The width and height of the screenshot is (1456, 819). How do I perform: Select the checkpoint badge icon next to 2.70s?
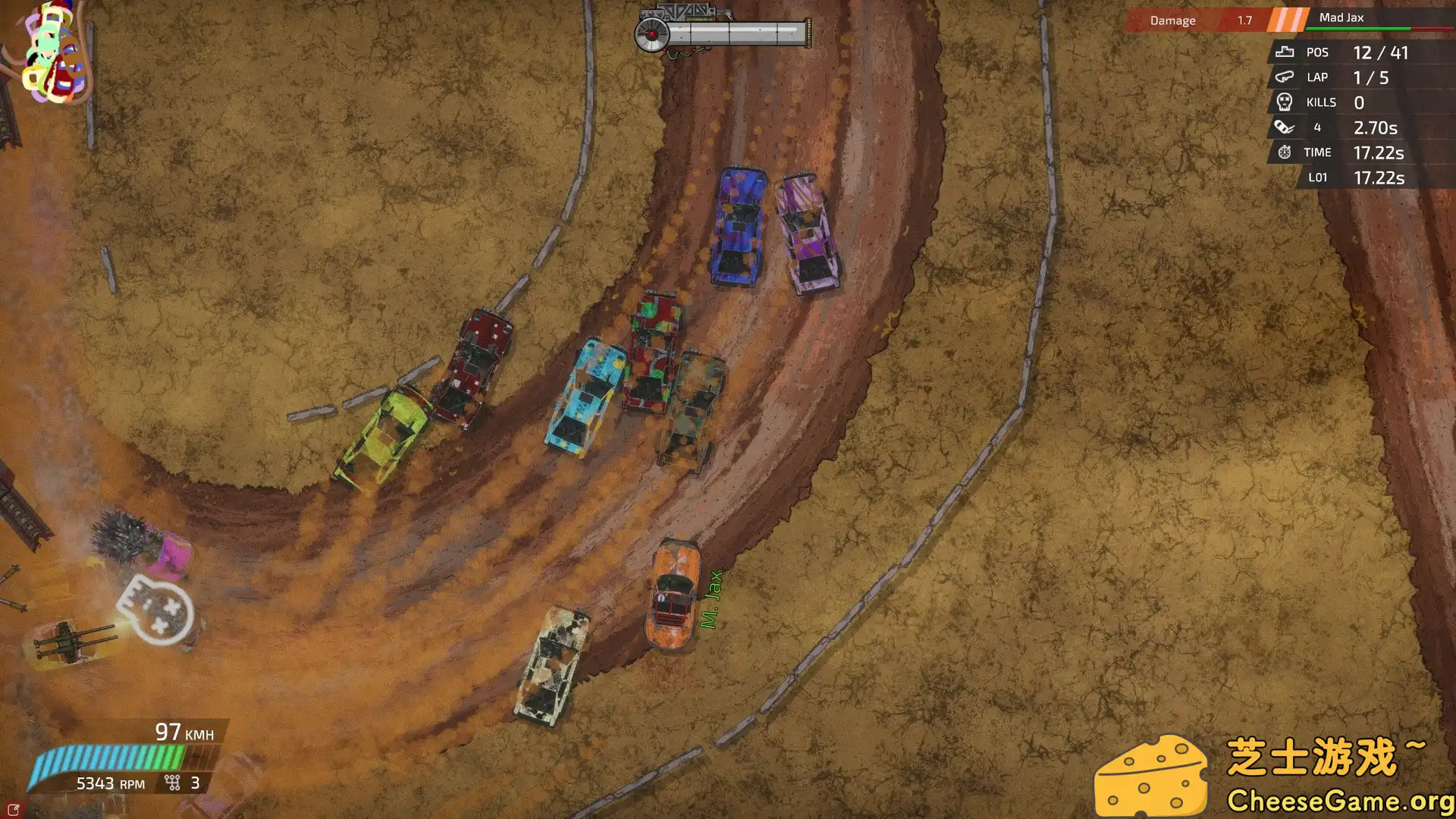coord(1282,127)
